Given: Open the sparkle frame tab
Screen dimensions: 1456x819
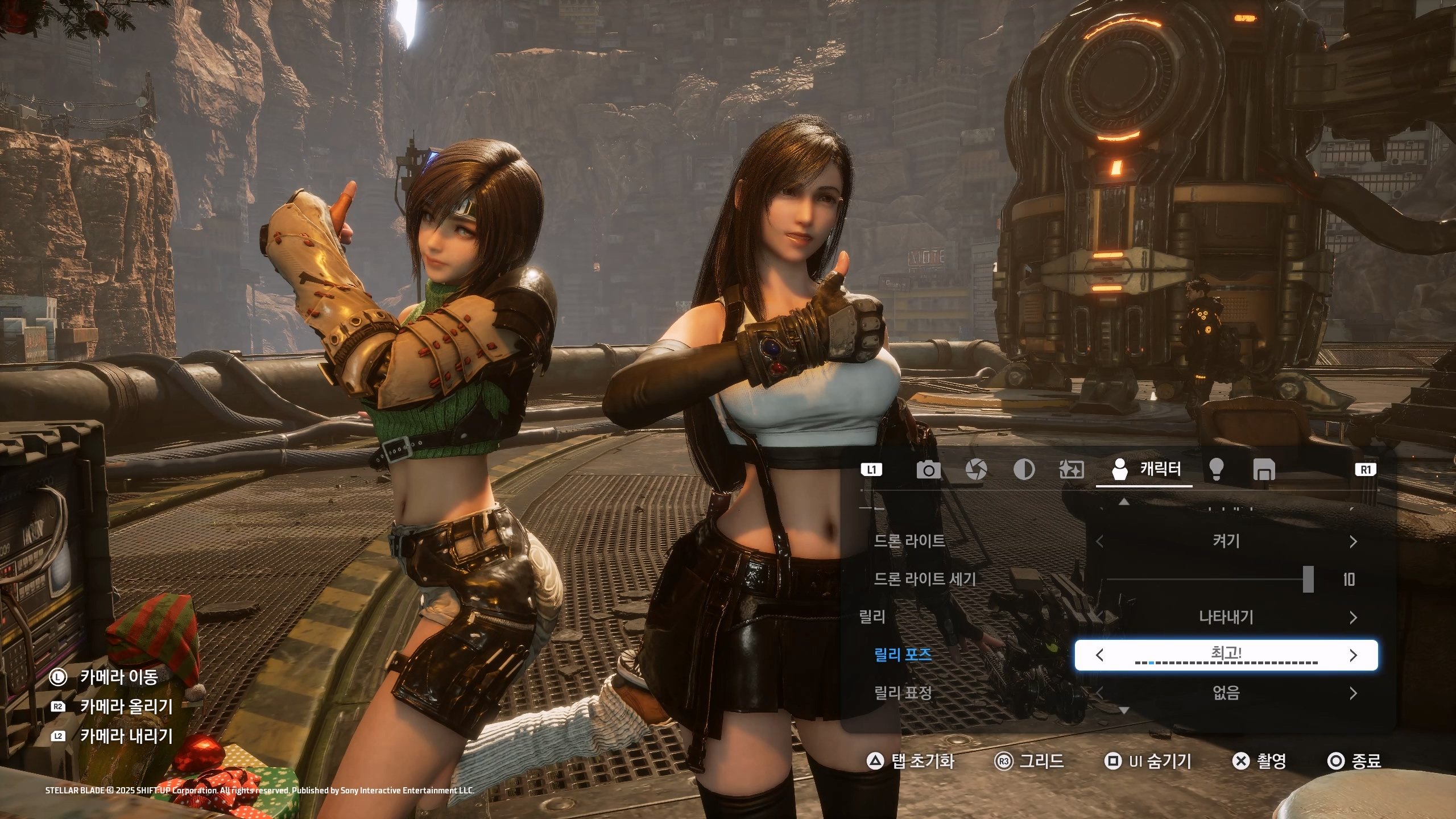Looking at the screenshot, I should [1072, 470].
